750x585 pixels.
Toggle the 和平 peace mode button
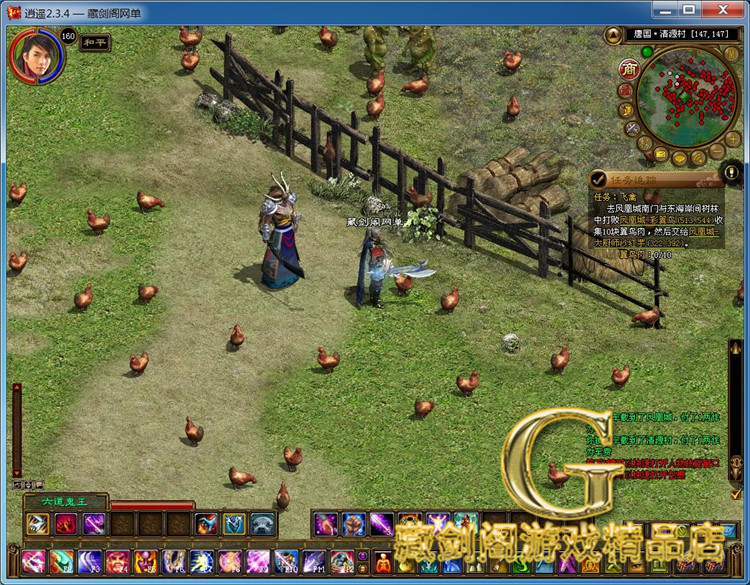[95, 43]
